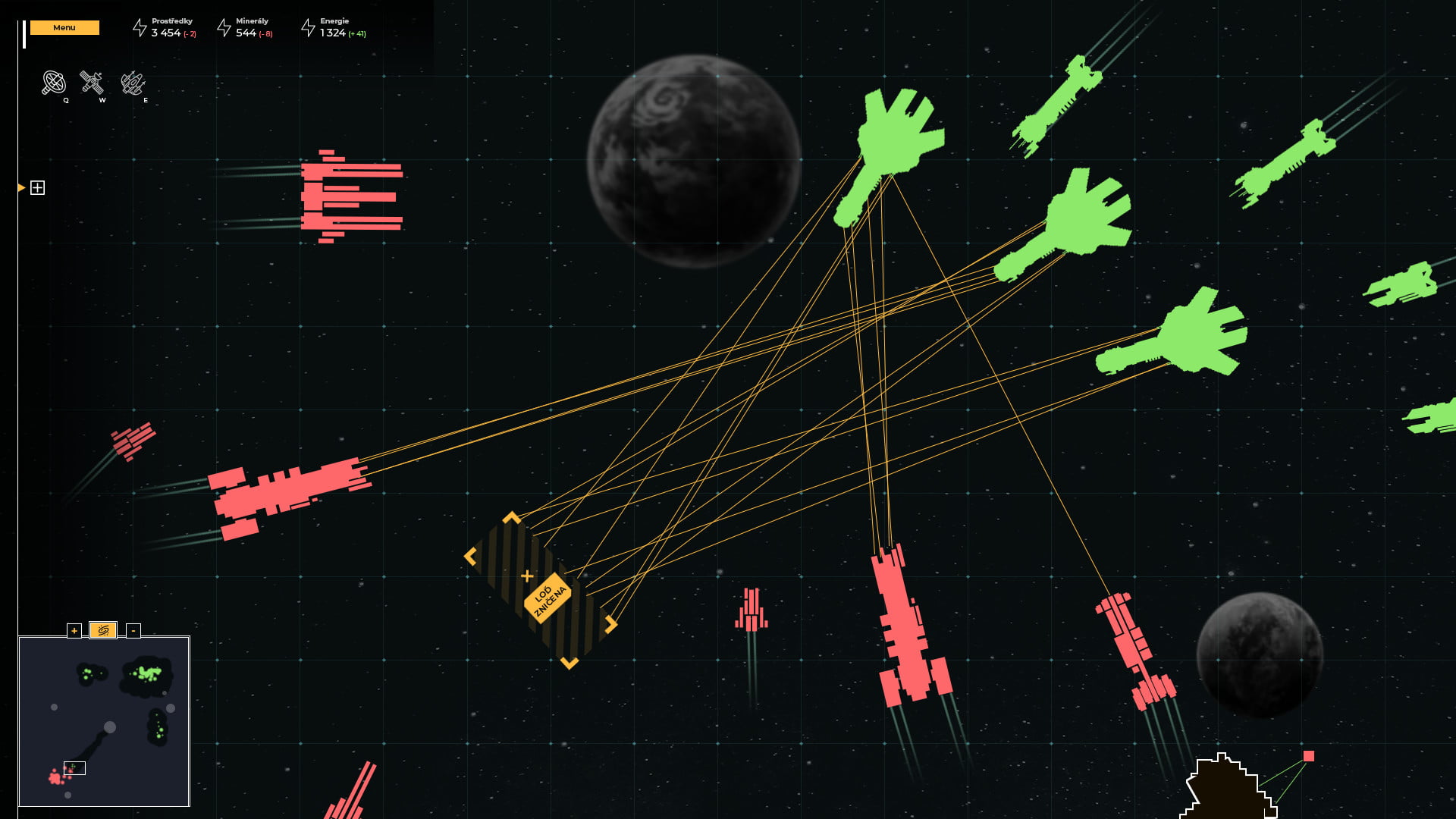This screenshot has height=819, width=1456.
Task: Select the fighter ships icon
Action: 133,83
